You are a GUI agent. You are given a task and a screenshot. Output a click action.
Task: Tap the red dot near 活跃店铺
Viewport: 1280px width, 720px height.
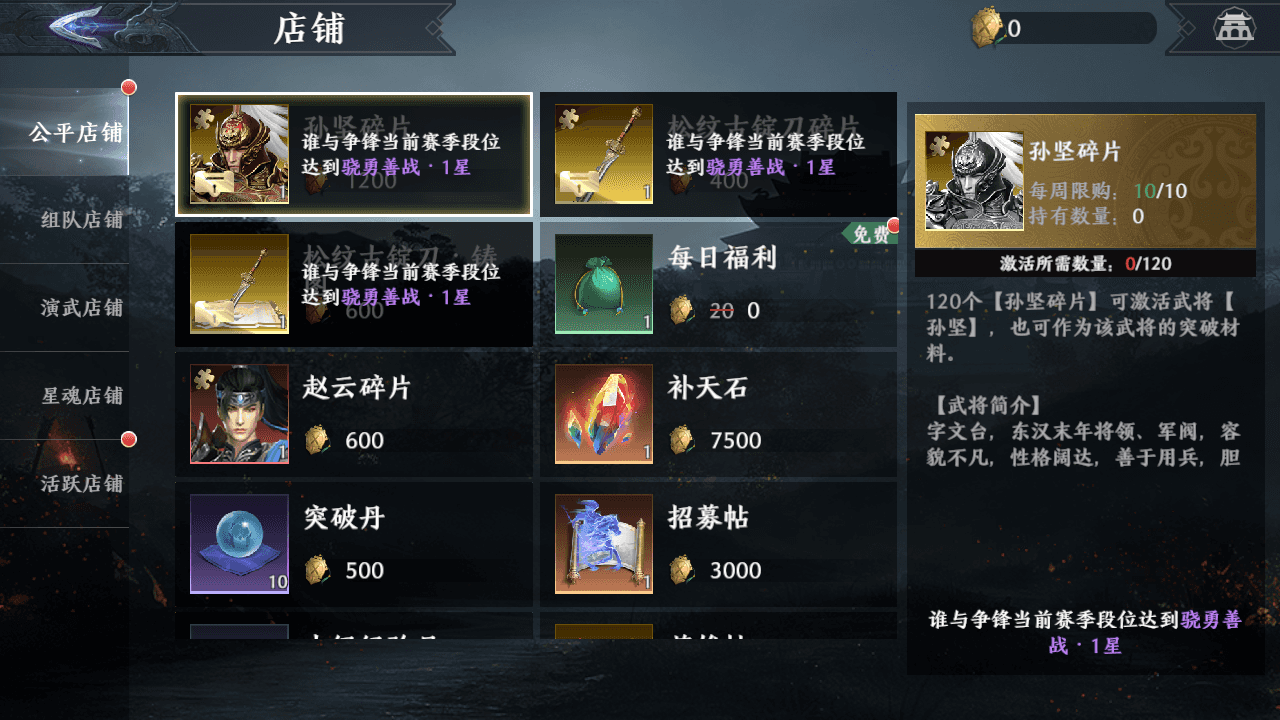click(128, 437)
